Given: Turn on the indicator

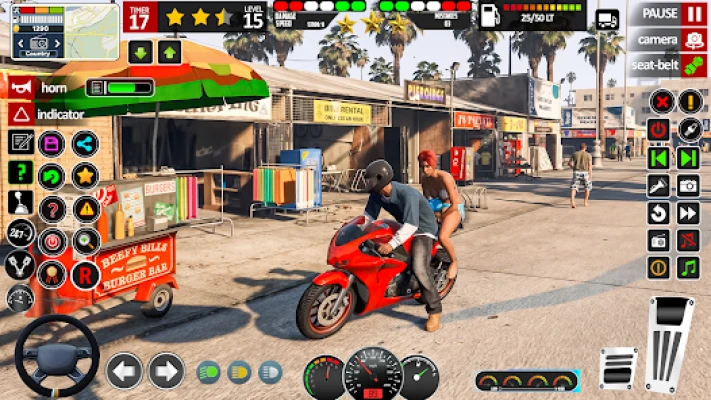Looking at the screenshot, I should 19,114.
